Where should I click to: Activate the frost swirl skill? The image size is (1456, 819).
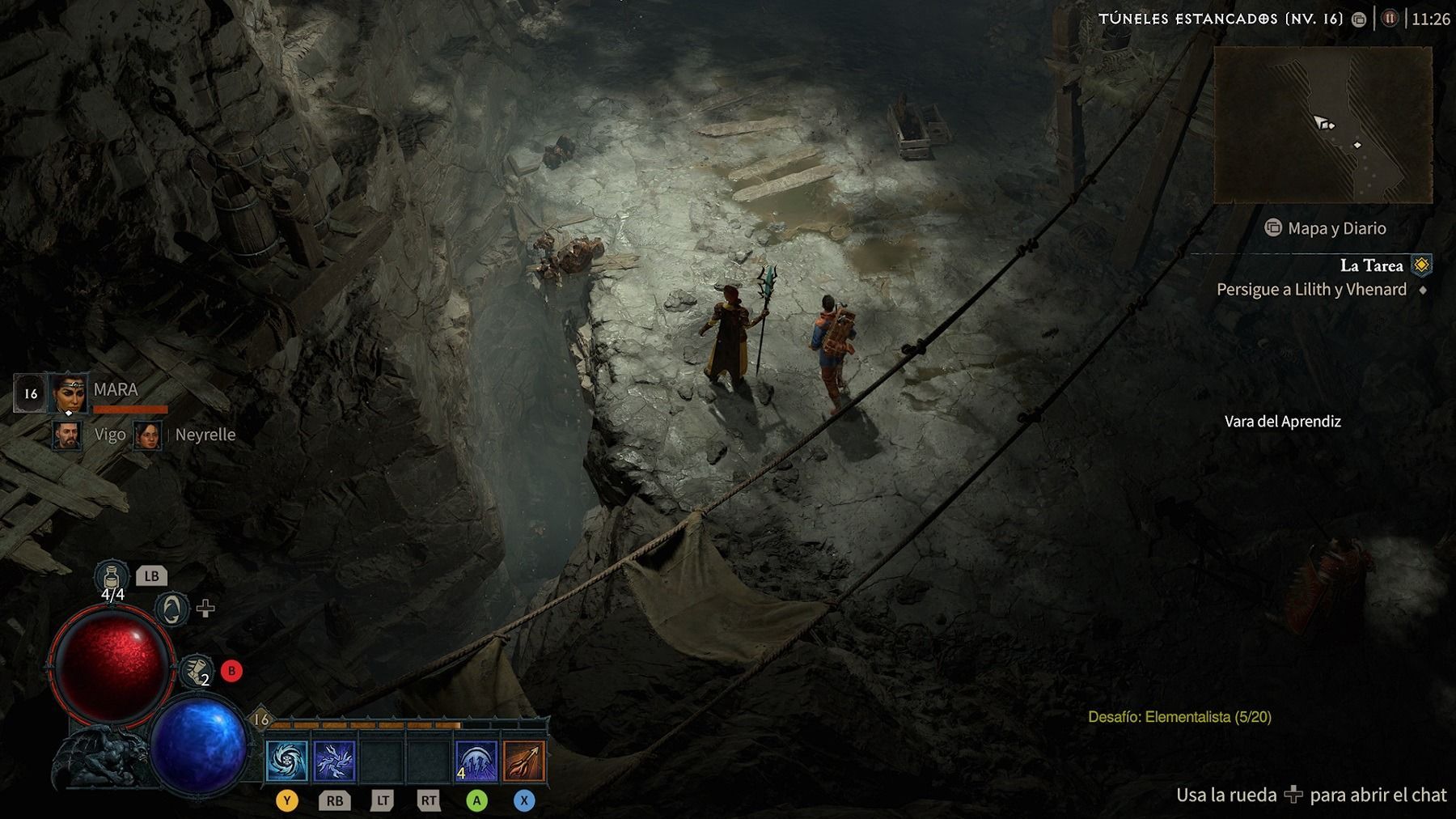(x=287, y=762)
